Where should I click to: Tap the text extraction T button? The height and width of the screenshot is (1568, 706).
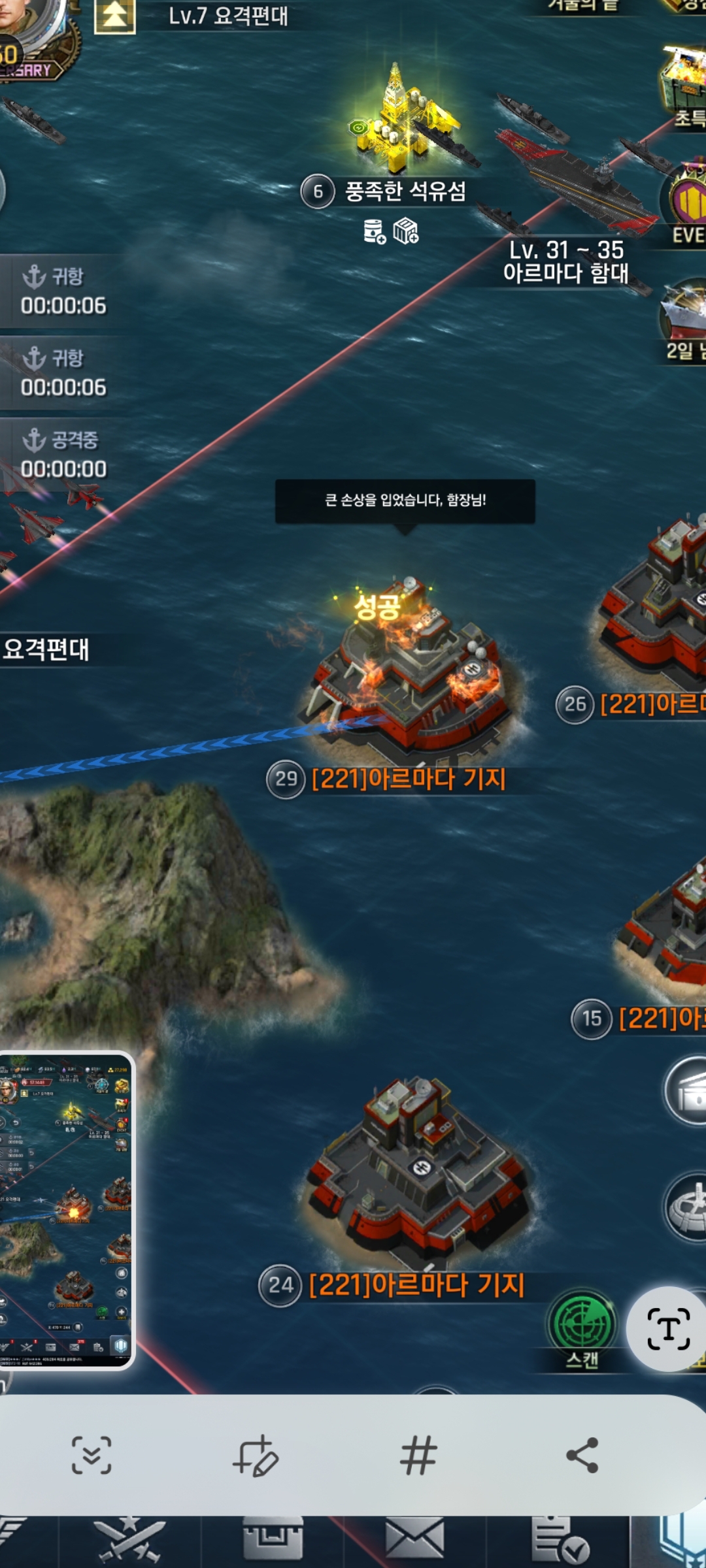click(668, 1329)
